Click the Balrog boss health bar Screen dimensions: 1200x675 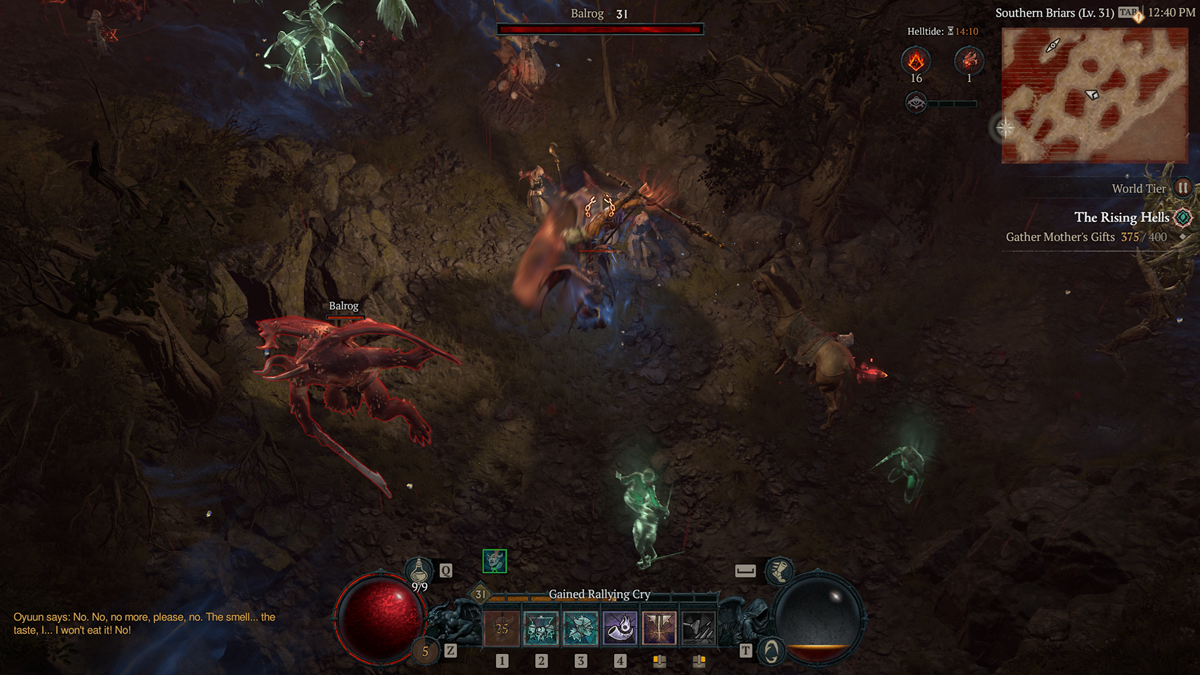(x=600, y=30)
